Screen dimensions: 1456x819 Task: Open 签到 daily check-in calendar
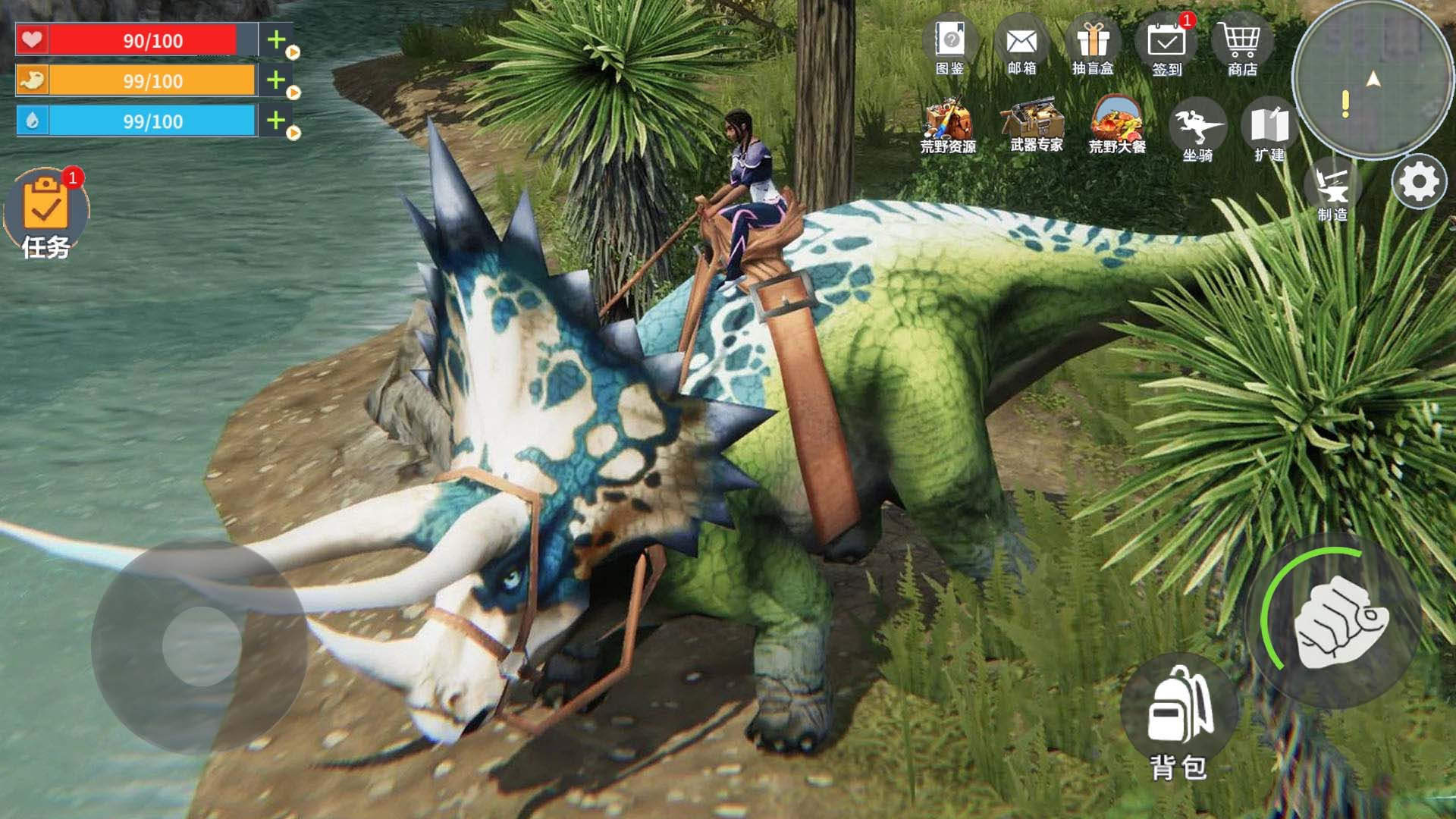1166,44
